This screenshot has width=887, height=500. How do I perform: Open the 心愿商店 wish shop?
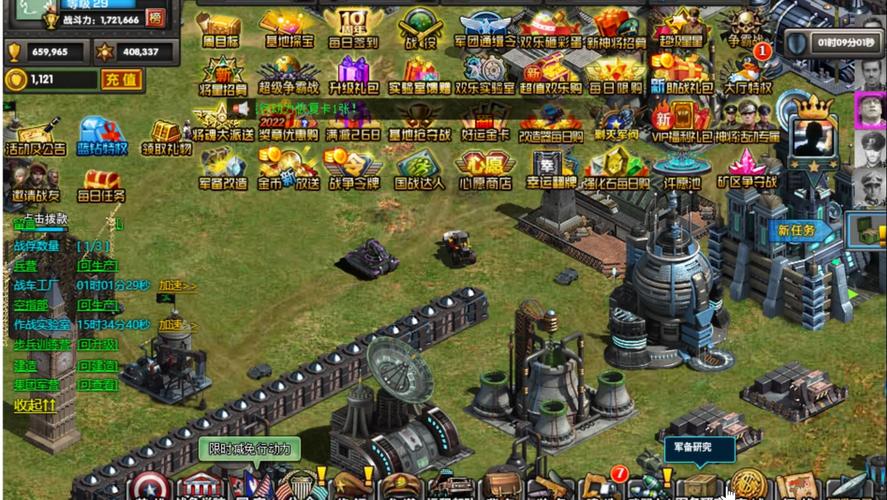(x=485, y=169)
